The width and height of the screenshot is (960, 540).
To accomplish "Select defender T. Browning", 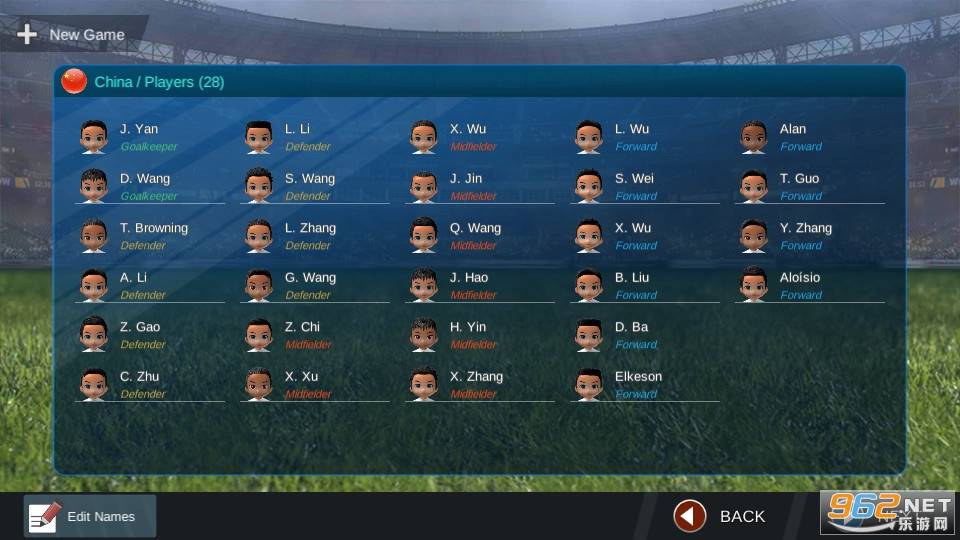I will click(153, 235).
